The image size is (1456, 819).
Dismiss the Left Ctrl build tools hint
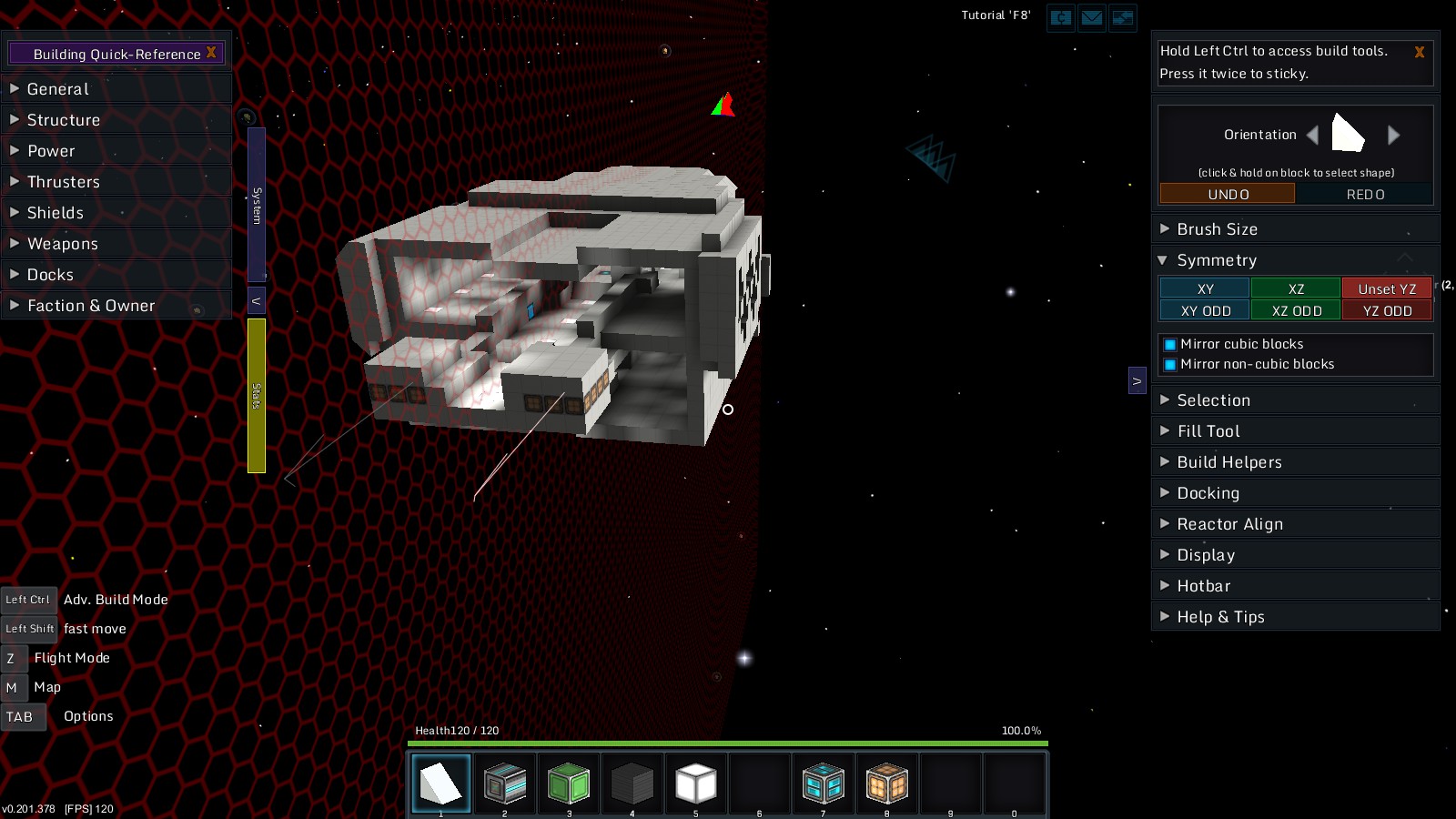[x=1419, y=53]
